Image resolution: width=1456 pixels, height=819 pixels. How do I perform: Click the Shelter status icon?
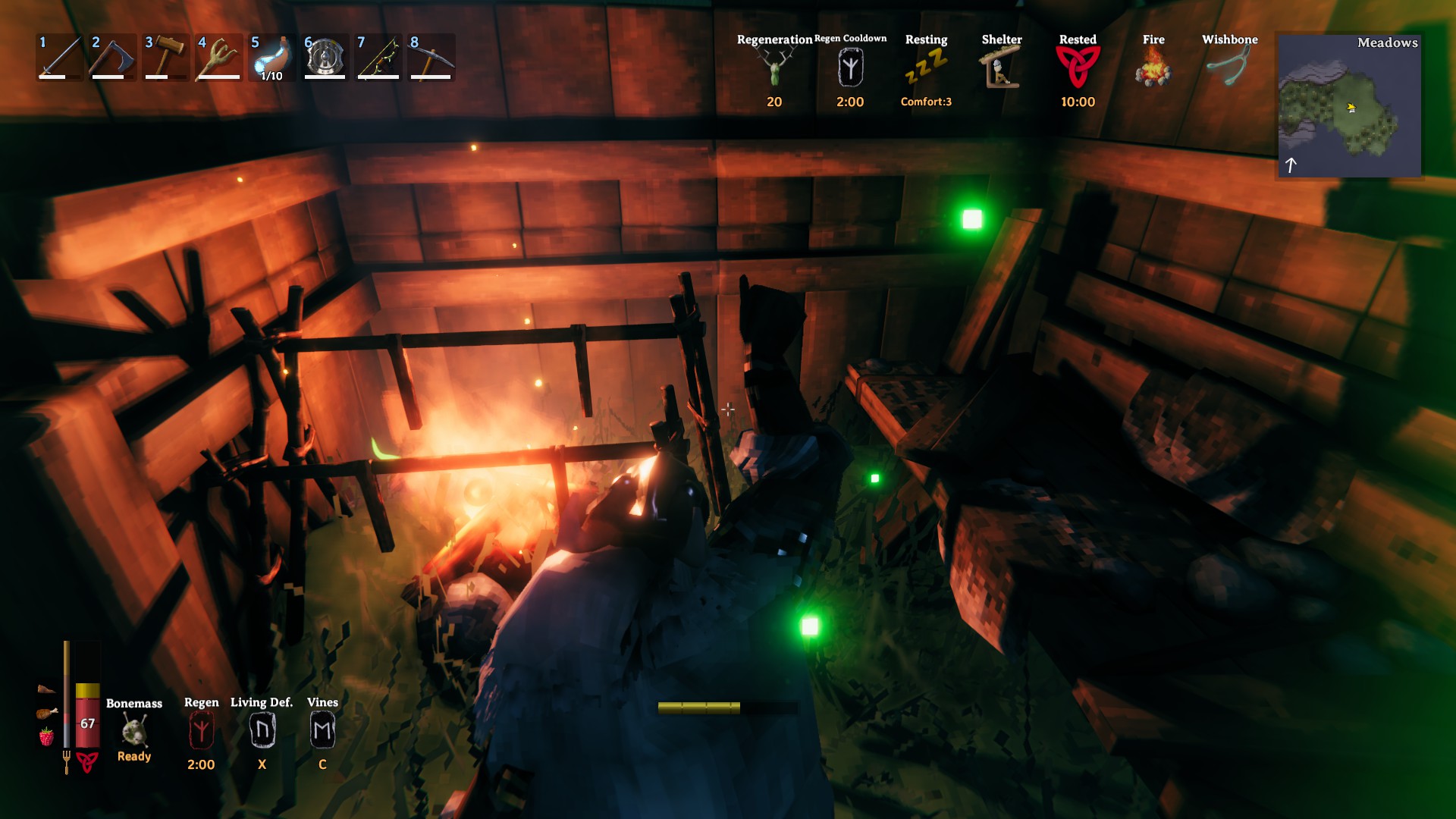tap(1002, 68)
